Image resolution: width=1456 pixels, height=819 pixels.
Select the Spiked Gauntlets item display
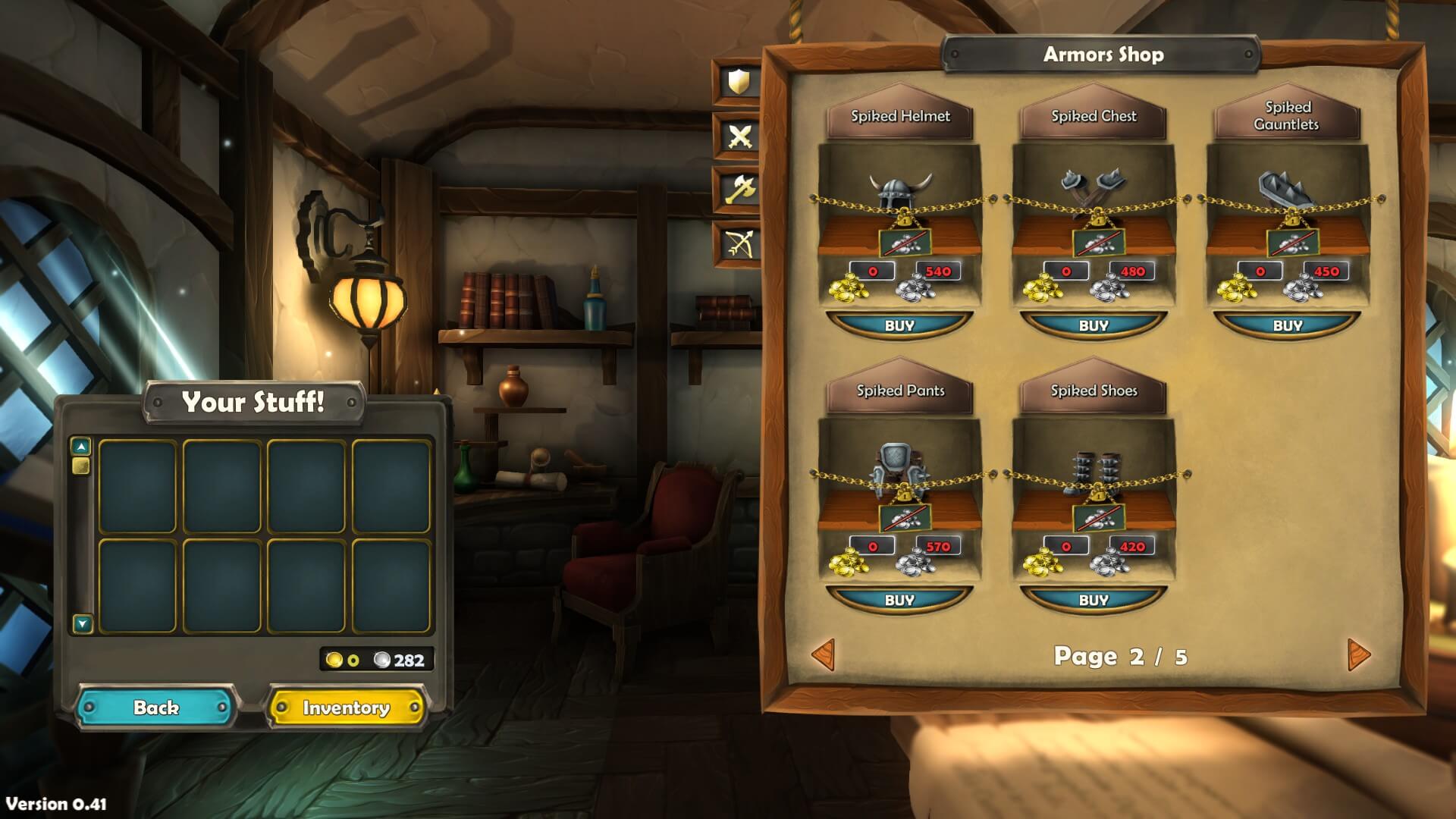coord(1288,193)
